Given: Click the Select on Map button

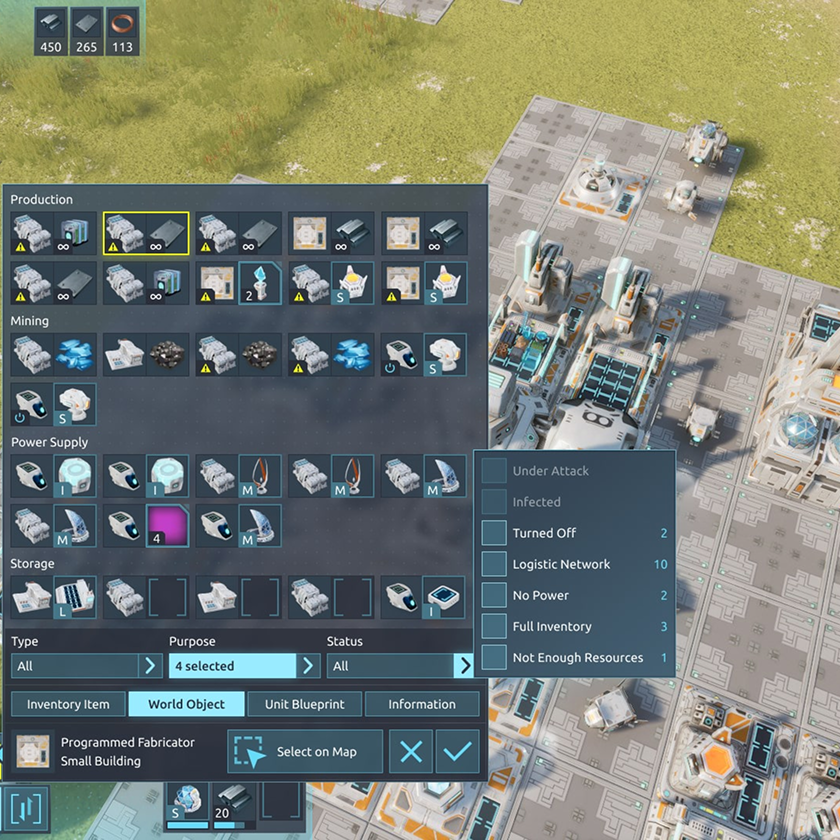Looking at the screenshot, I should coord(305,752).
